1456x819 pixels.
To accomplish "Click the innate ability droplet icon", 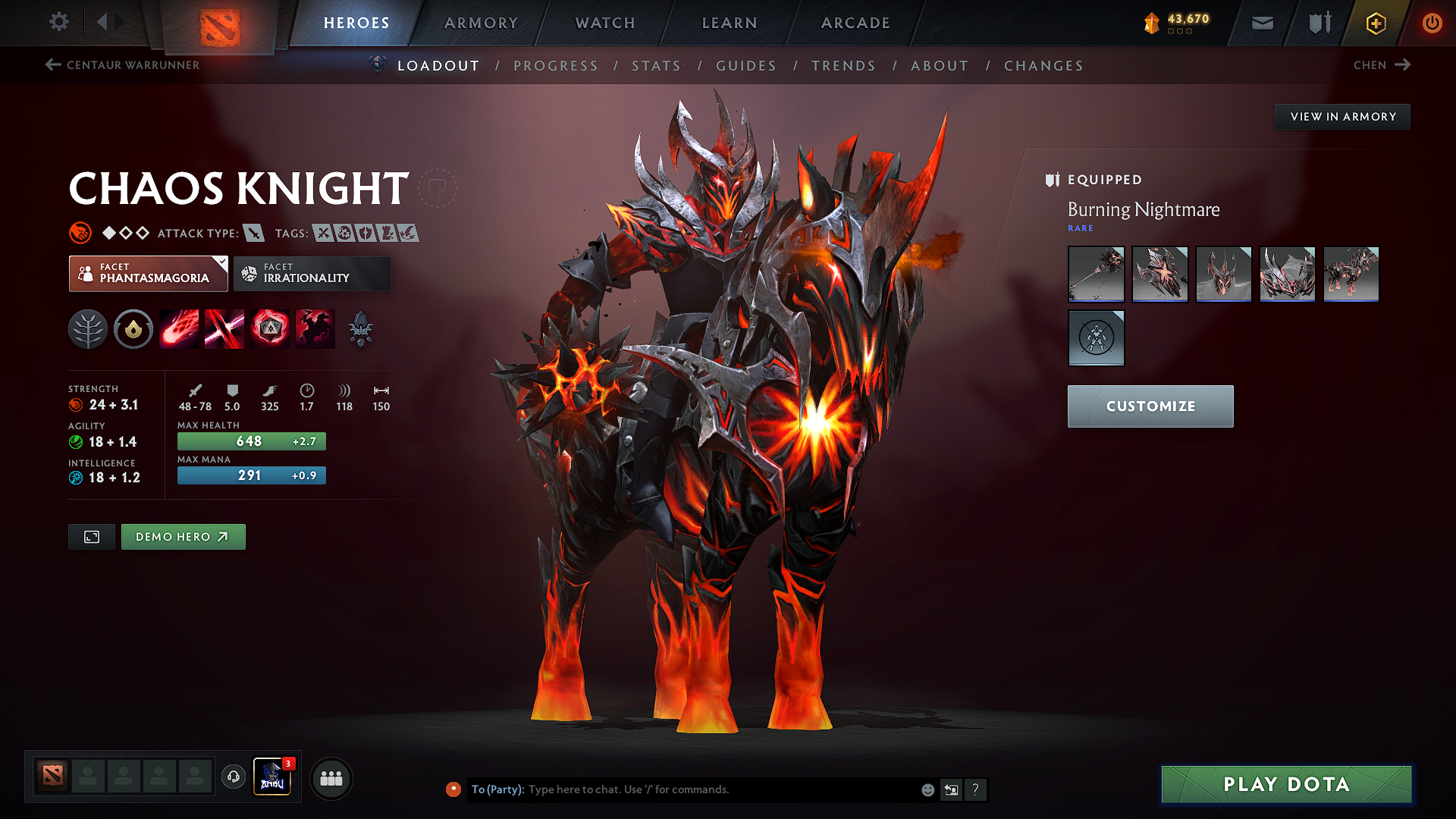I will click(133, 328).
